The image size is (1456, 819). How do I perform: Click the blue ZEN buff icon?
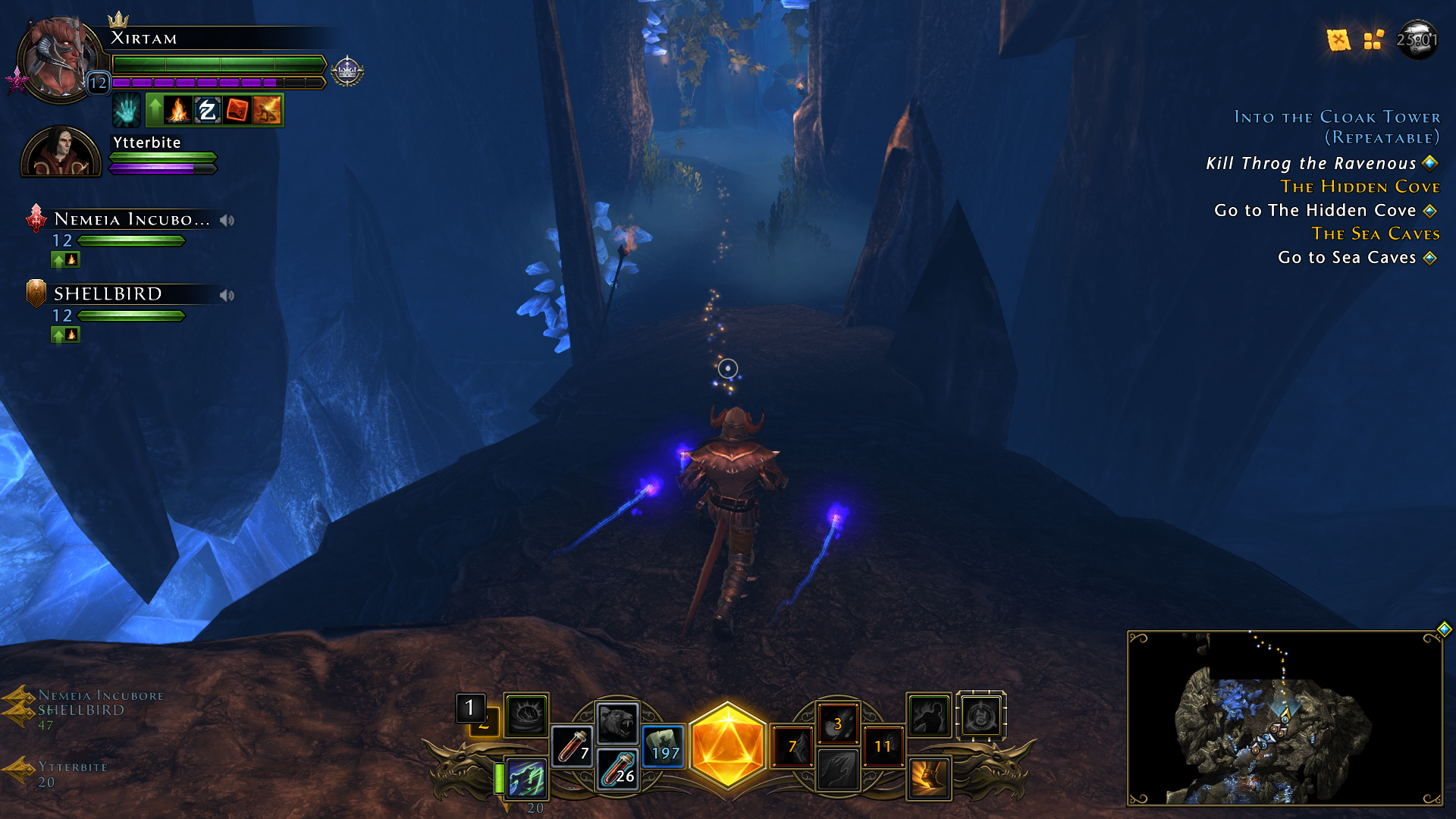tap(207, 110)
